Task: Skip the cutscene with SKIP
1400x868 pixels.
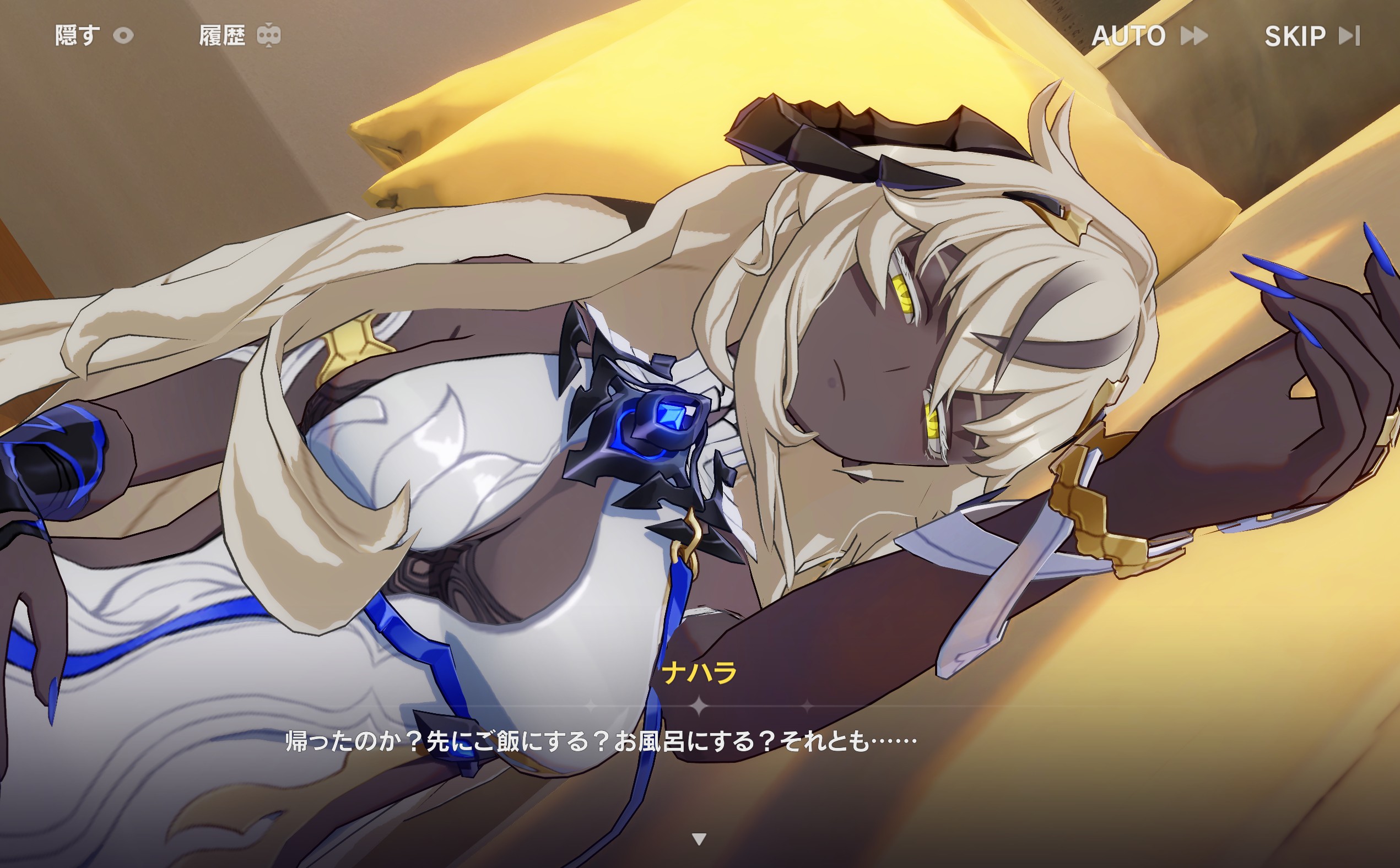Action: pyautogui.click(x=1311, y=36)
